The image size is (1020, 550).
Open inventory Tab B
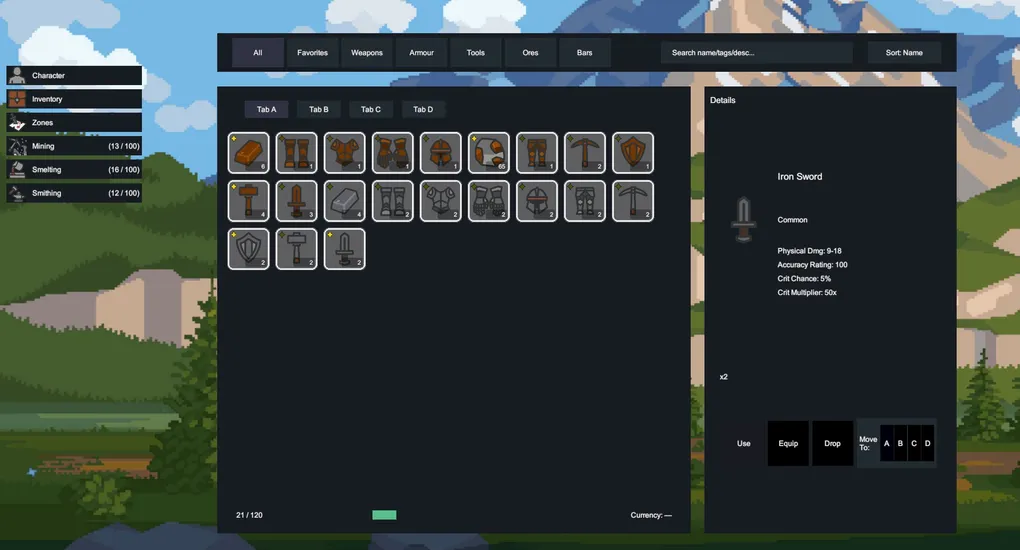click(319, 110)
